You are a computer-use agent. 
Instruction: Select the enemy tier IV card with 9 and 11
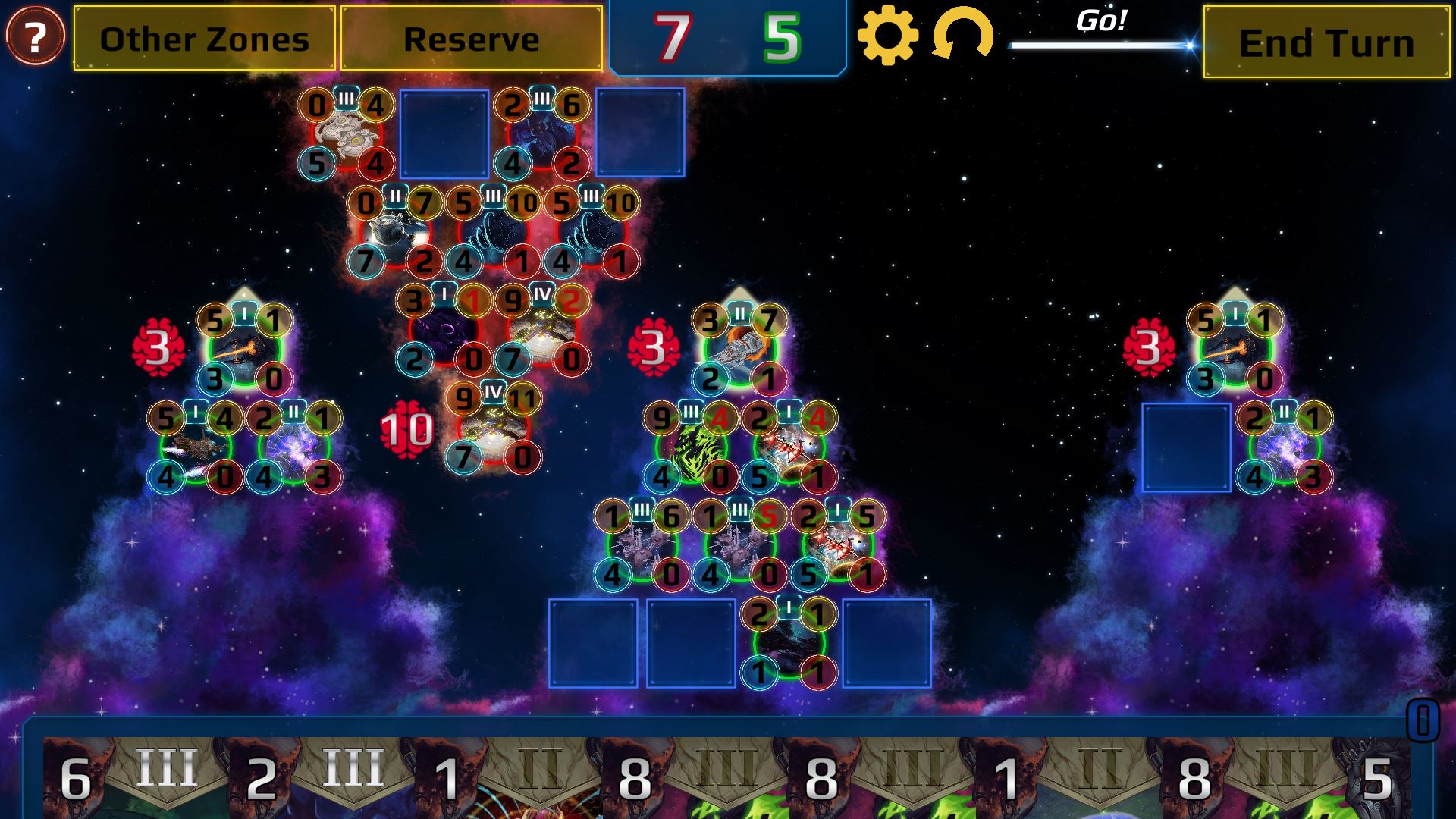[x=494, y=429]
